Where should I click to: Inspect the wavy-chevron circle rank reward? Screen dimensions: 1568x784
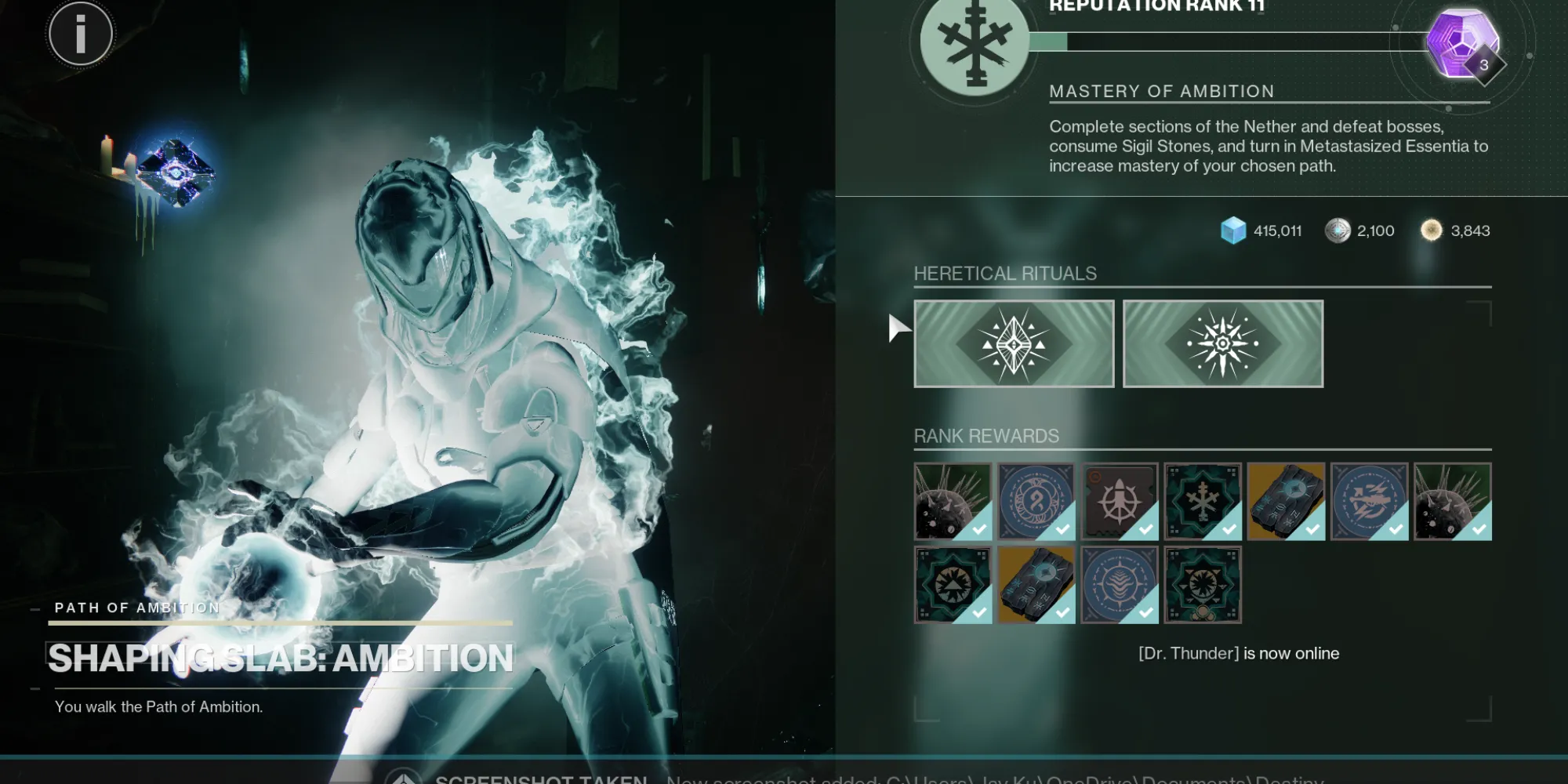tap(1120, 585)
